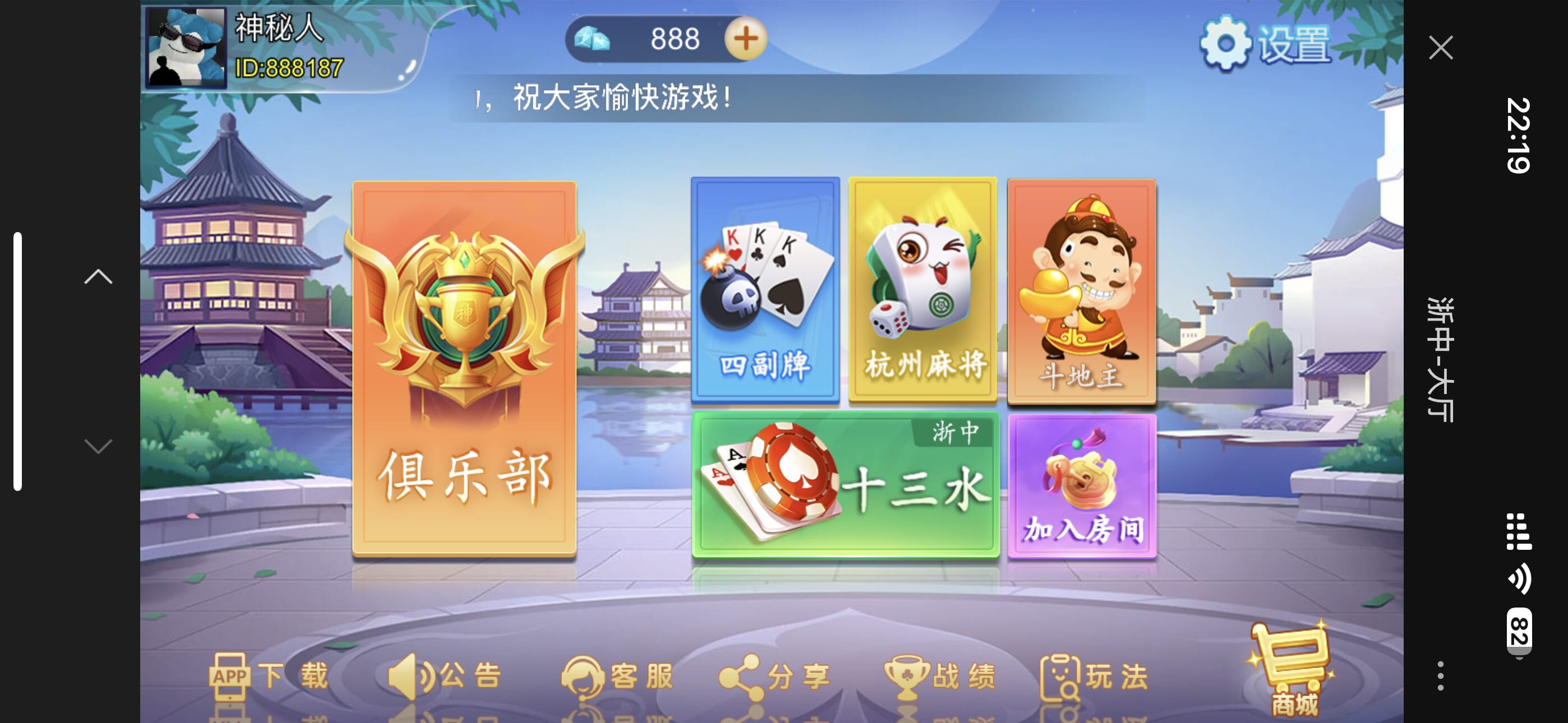View 战绩 match records
The image size is (1568, 723).
click(x=940, y=676)
